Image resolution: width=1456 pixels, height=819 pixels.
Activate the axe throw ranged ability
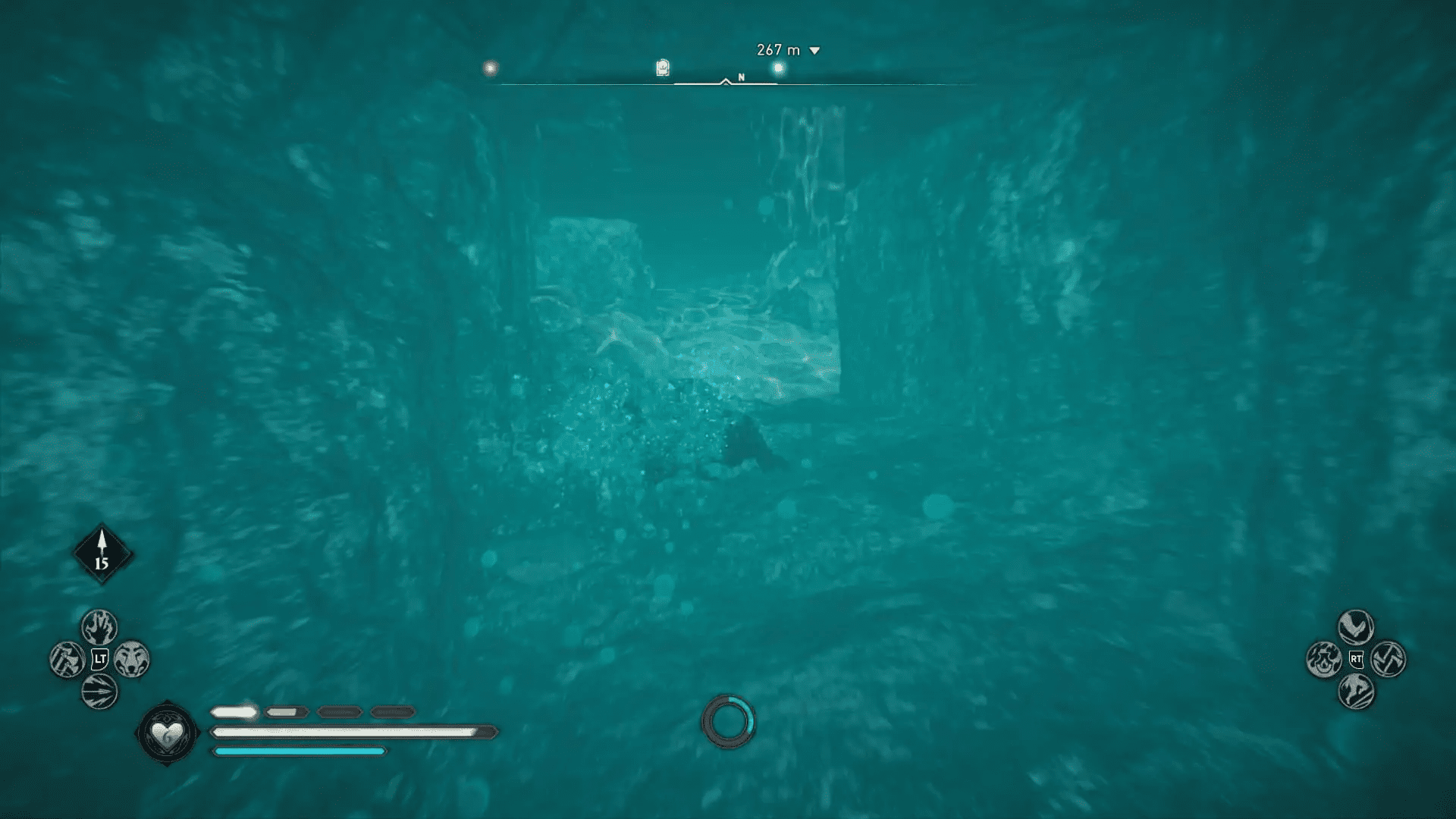pos(67,659)
